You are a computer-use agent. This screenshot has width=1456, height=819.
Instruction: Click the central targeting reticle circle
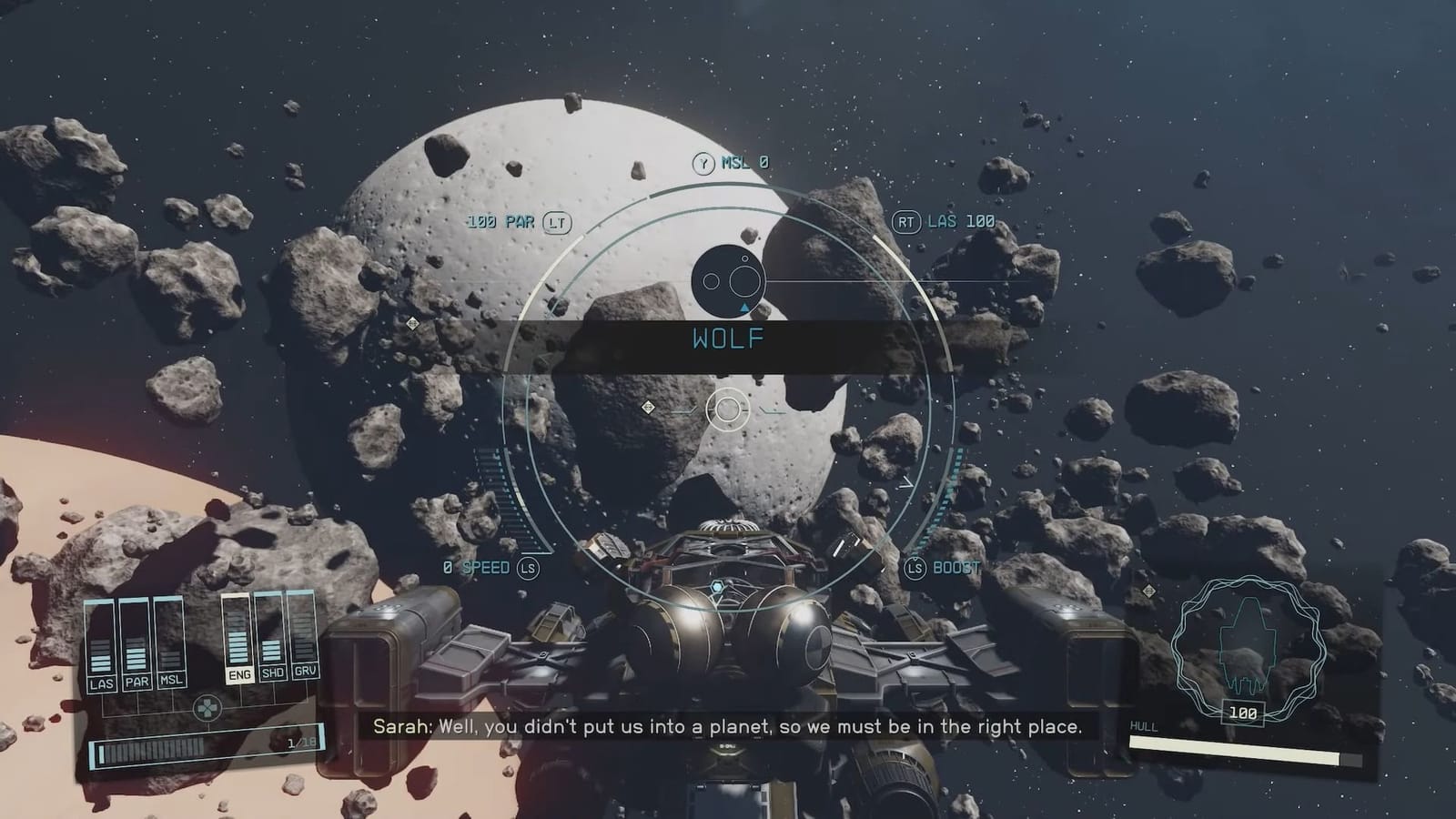pos(726,408)
